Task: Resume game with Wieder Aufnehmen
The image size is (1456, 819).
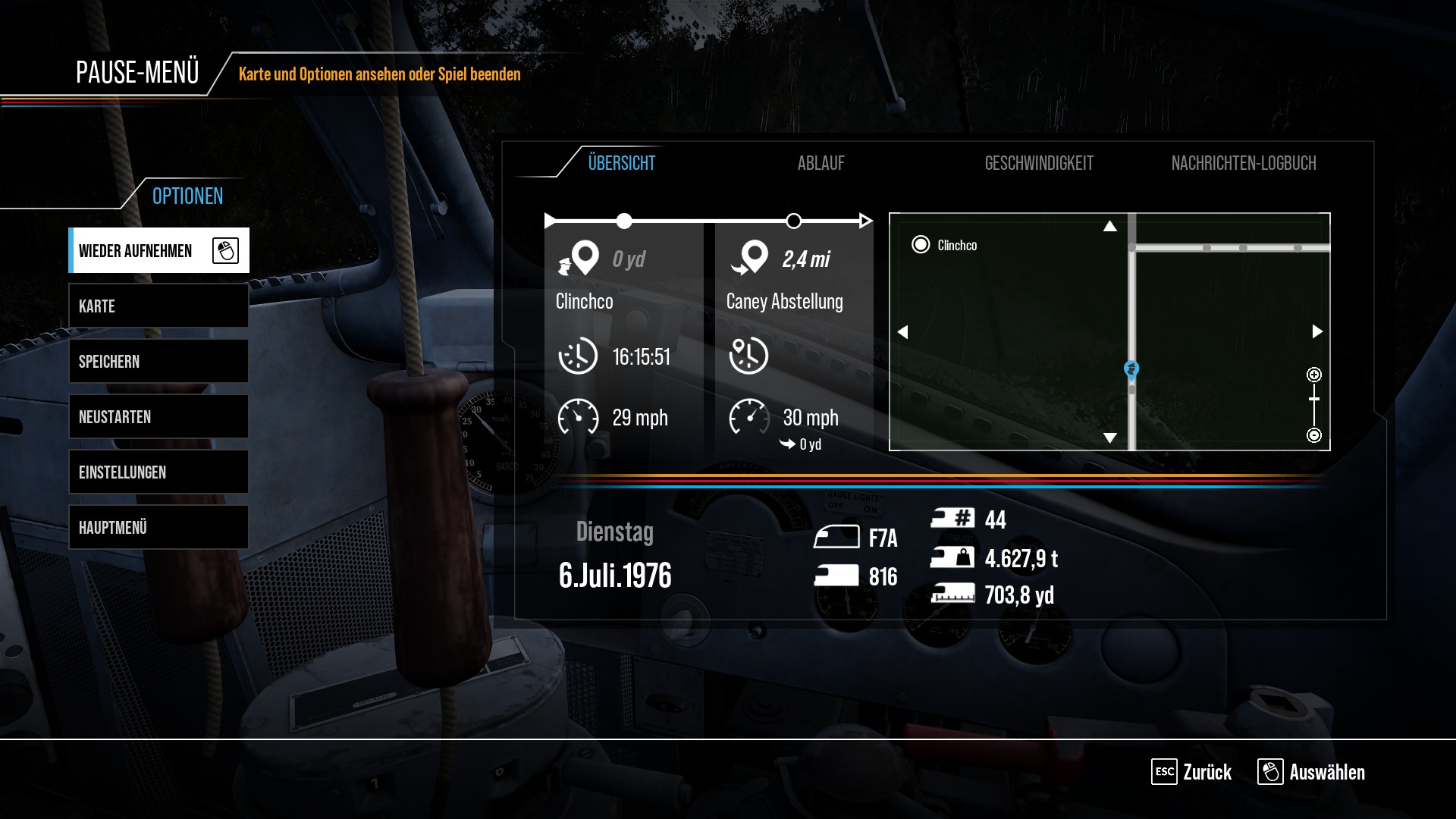Action: [158, 250]
